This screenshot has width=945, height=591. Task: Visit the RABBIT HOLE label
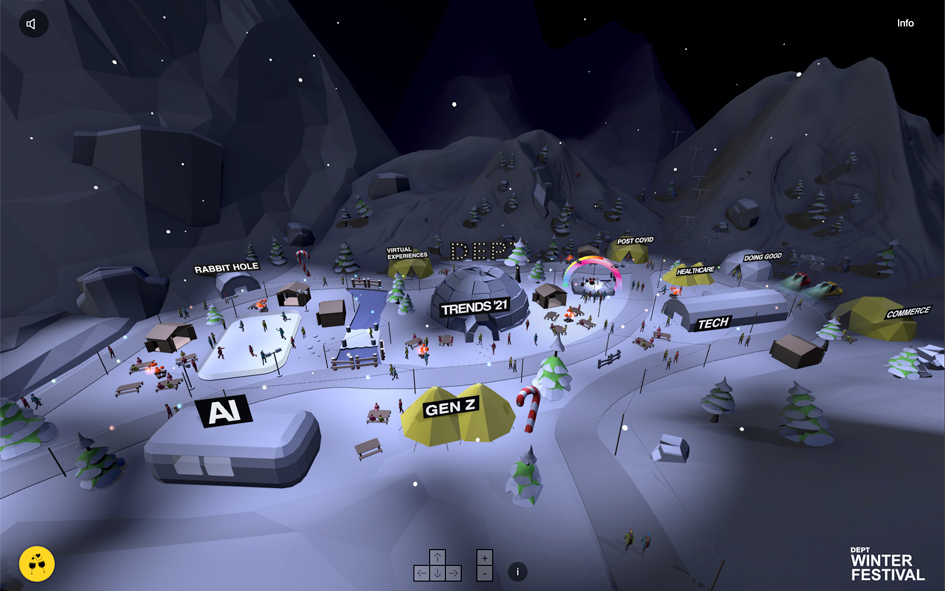(x=226, y=268)
